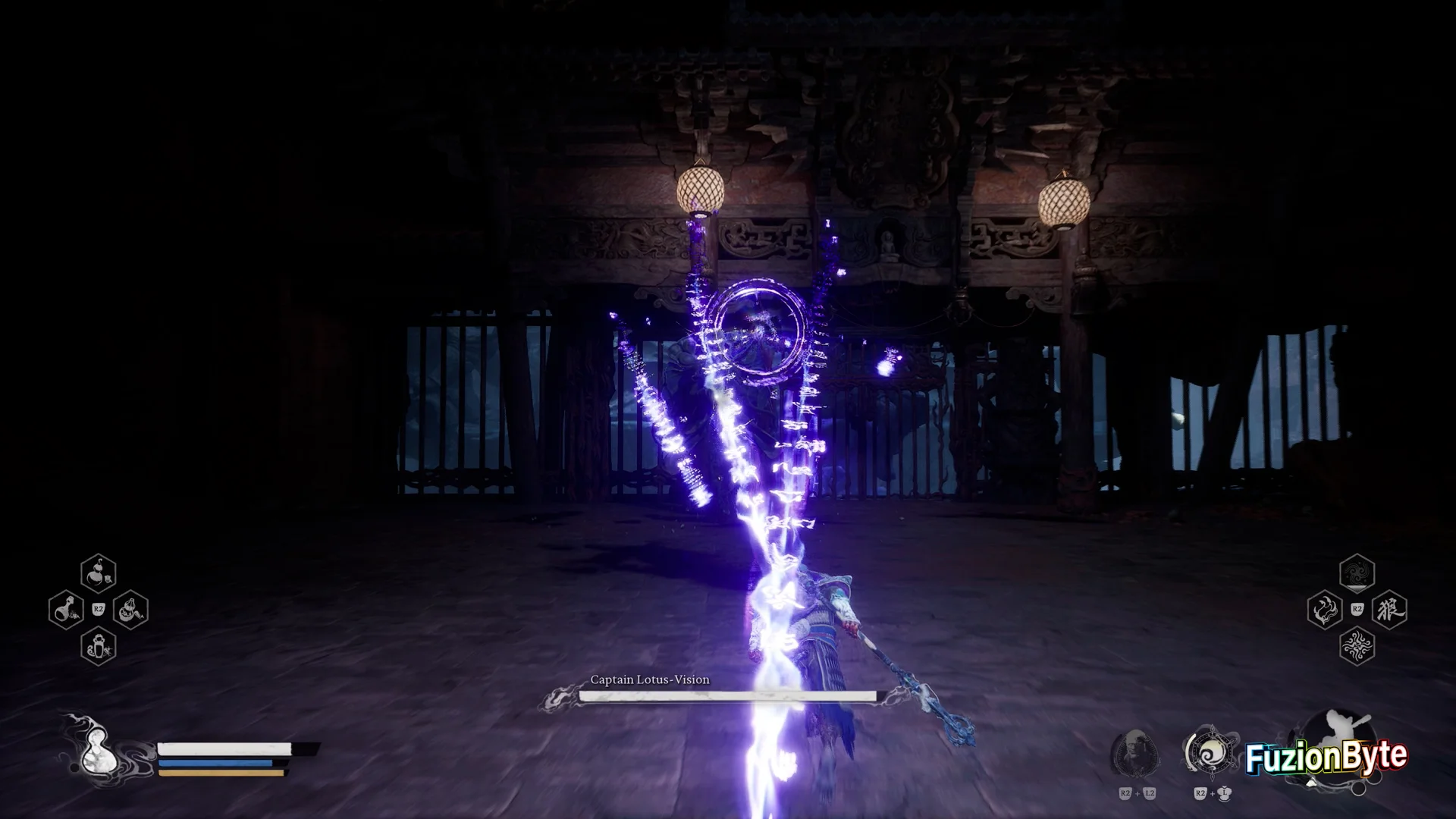Select the gourd item slot in the top hexagon

tap(99, 574)
